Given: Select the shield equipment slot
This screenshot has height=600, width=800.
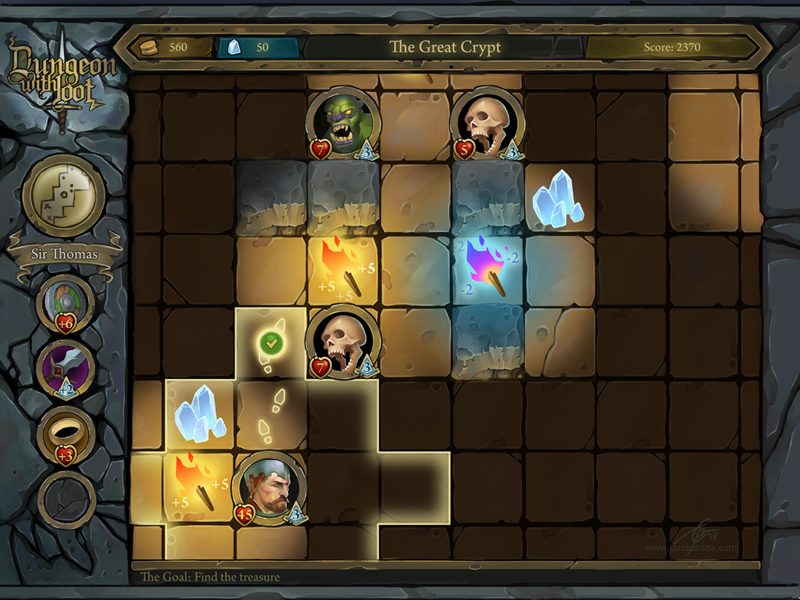Looking at the screenshot, I should pyautogui.click(x=66, y=302).
